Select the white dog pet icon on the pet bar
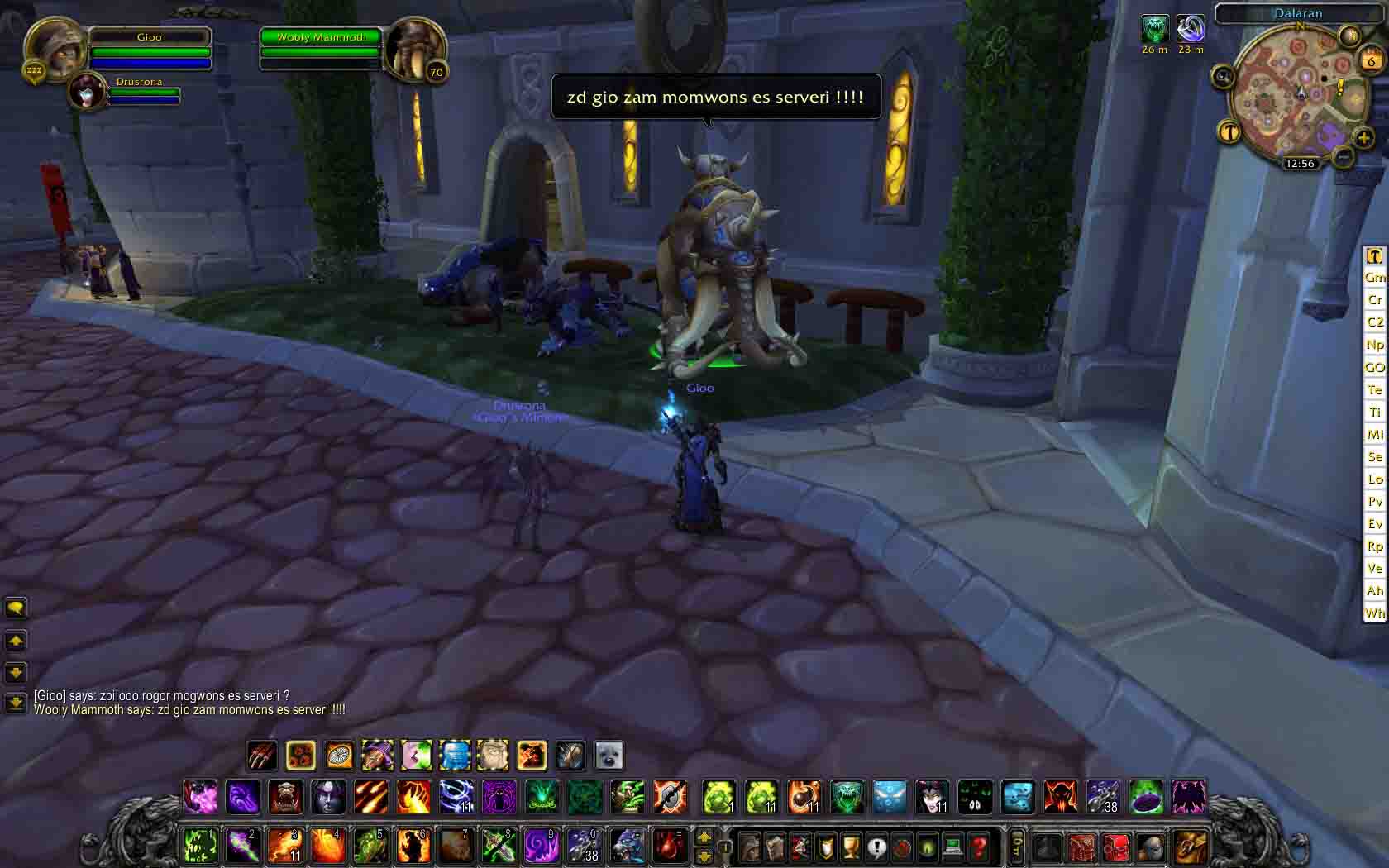This screenshot has height=868, width=1389. (609, 754)
